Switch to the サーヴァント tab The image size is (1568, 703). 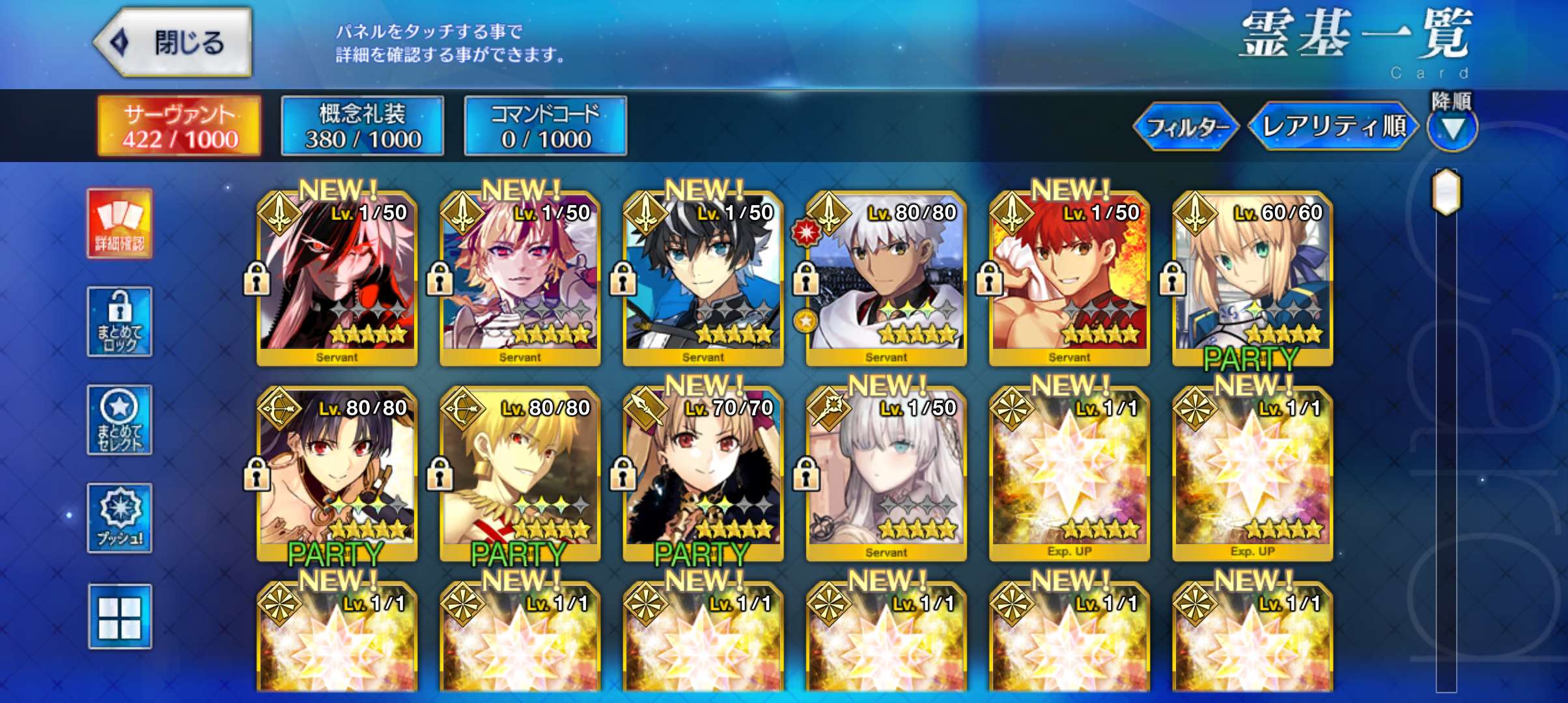coord(179,126)
